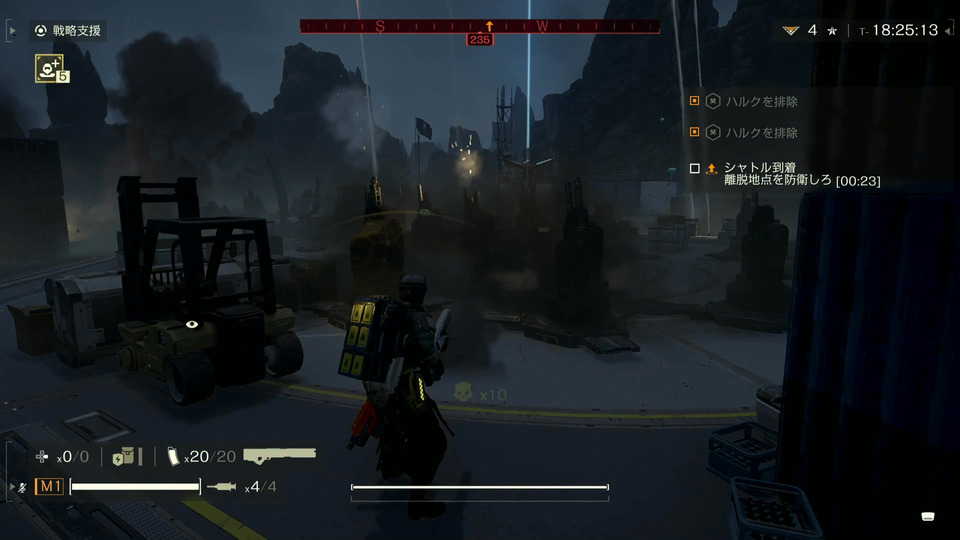Click the compass bar heading marker
Screen dimensions: 960x540
point(489,26)
